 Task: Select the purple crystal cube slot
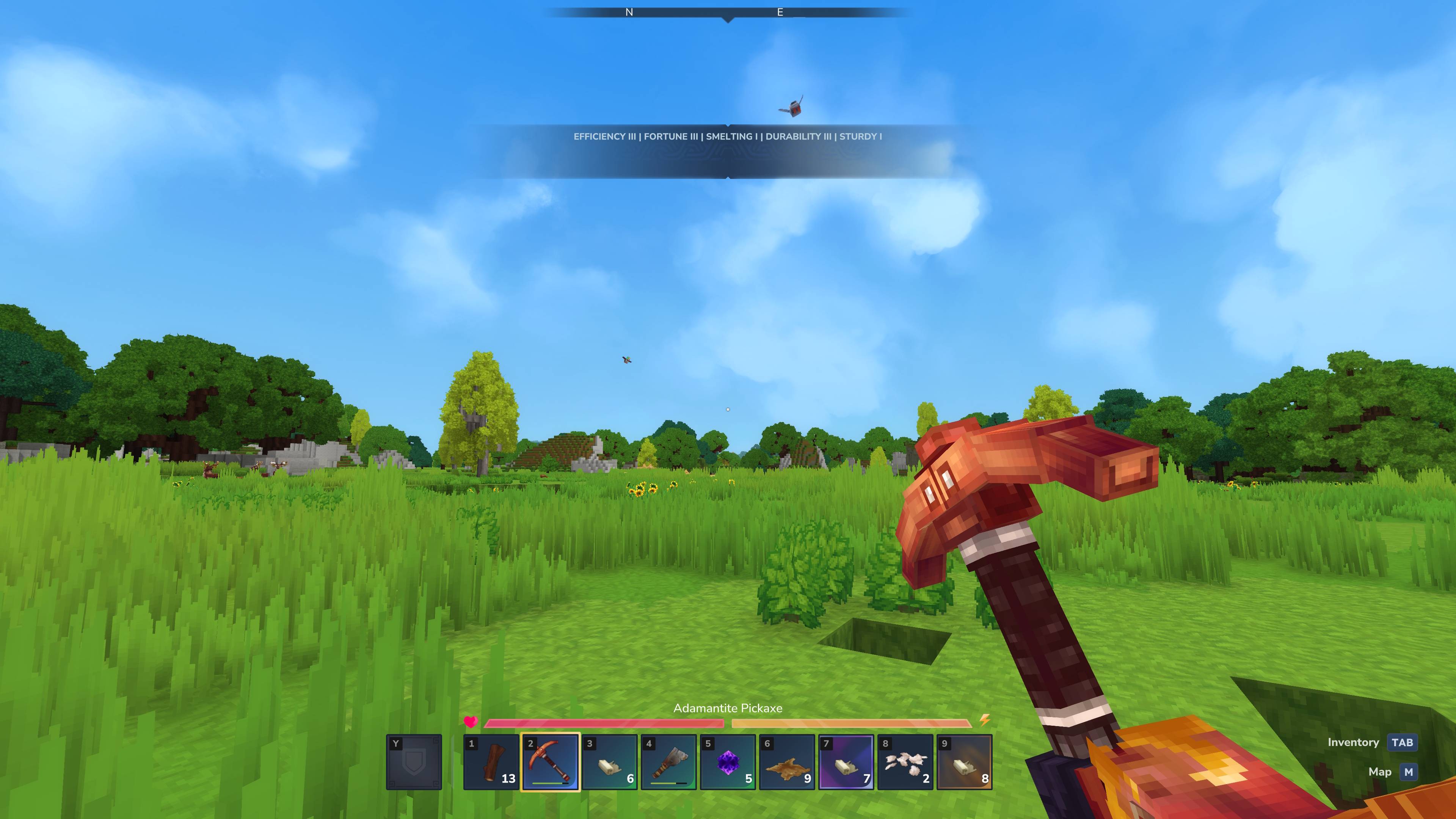click(728, 762)
